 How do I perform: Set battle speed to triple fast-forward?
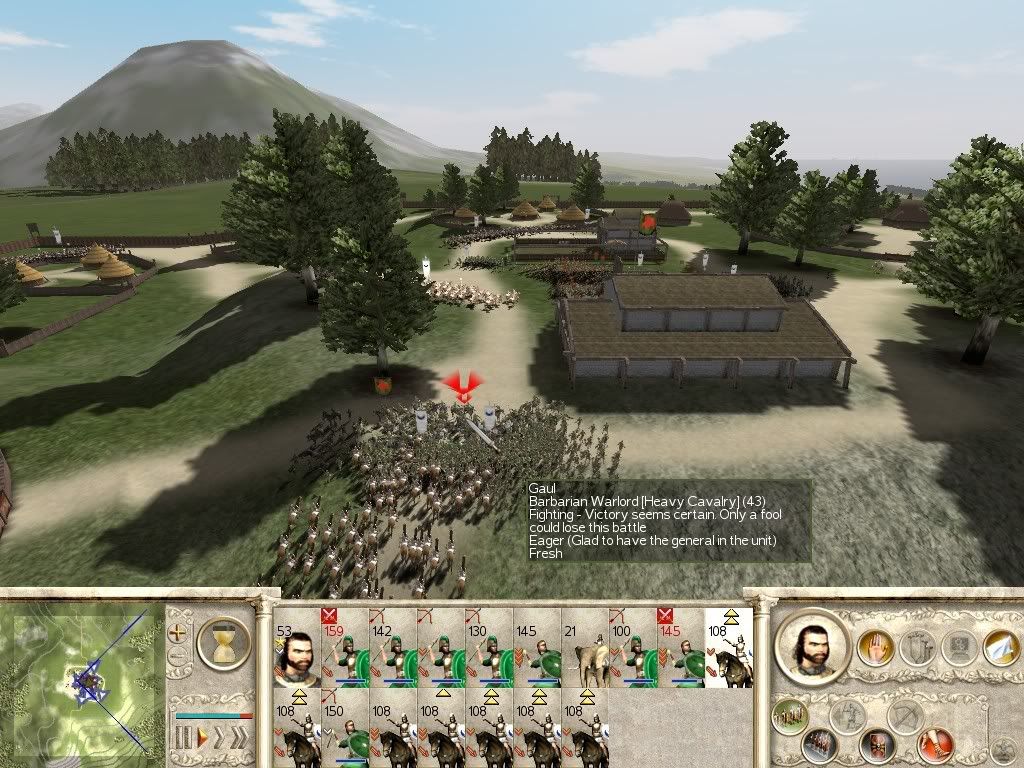241,738
